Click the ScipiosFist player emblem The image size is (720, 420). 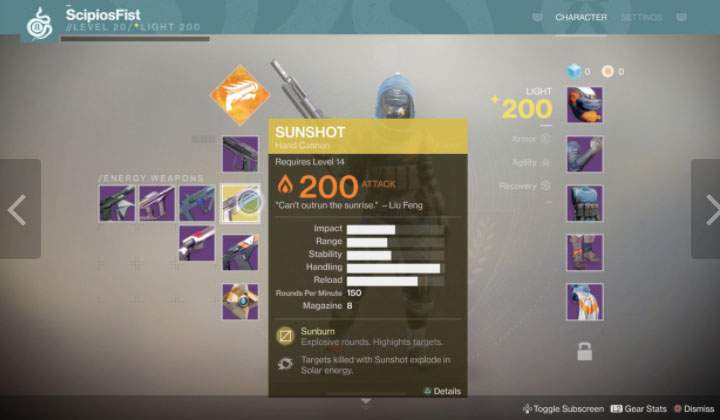(x=38, y=22)
